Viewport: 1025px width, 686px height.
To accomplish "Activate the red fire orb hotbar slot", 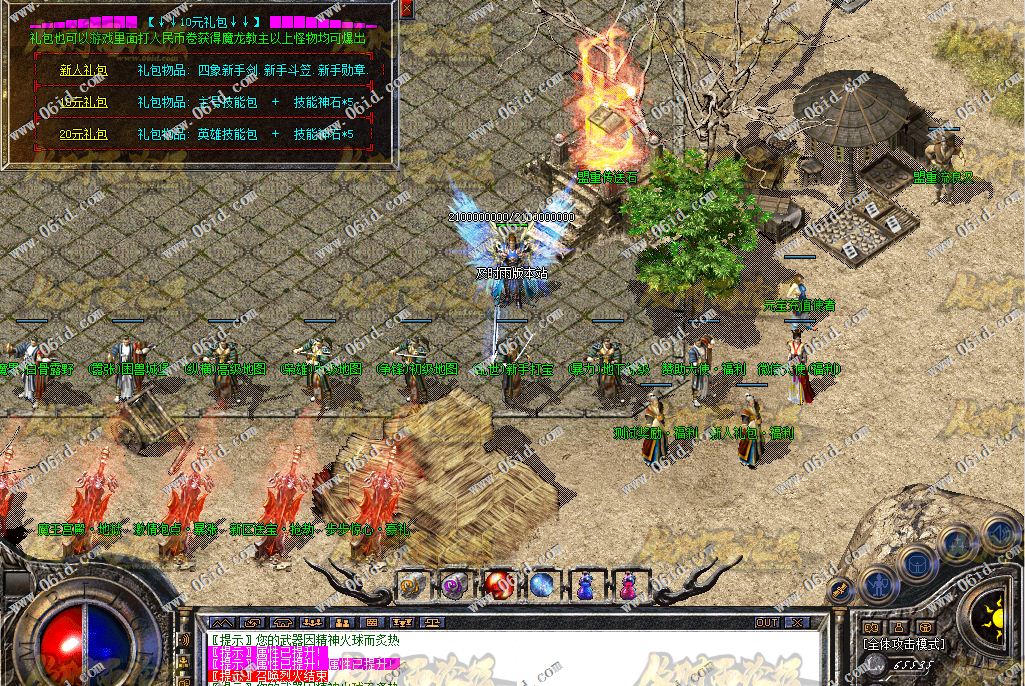I will tap(498, 585).
